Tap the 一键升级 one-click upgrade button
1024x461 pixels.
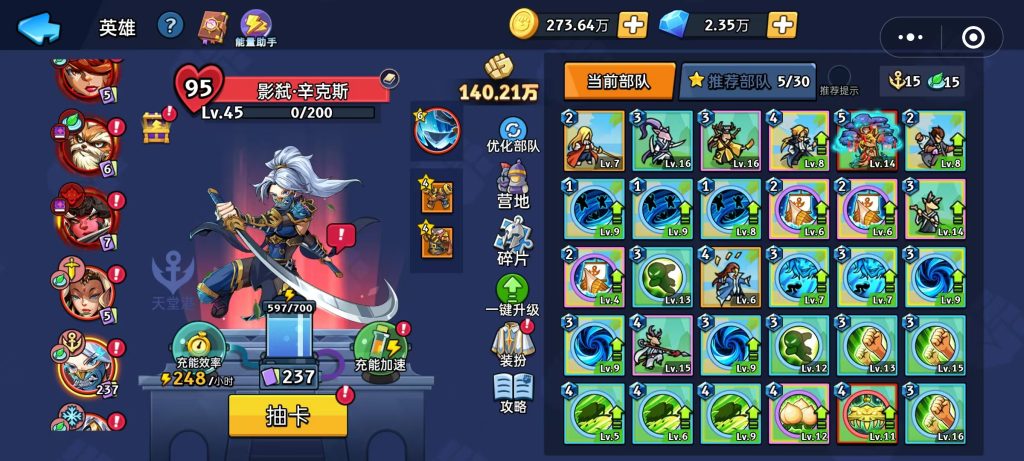coord(512,297)
